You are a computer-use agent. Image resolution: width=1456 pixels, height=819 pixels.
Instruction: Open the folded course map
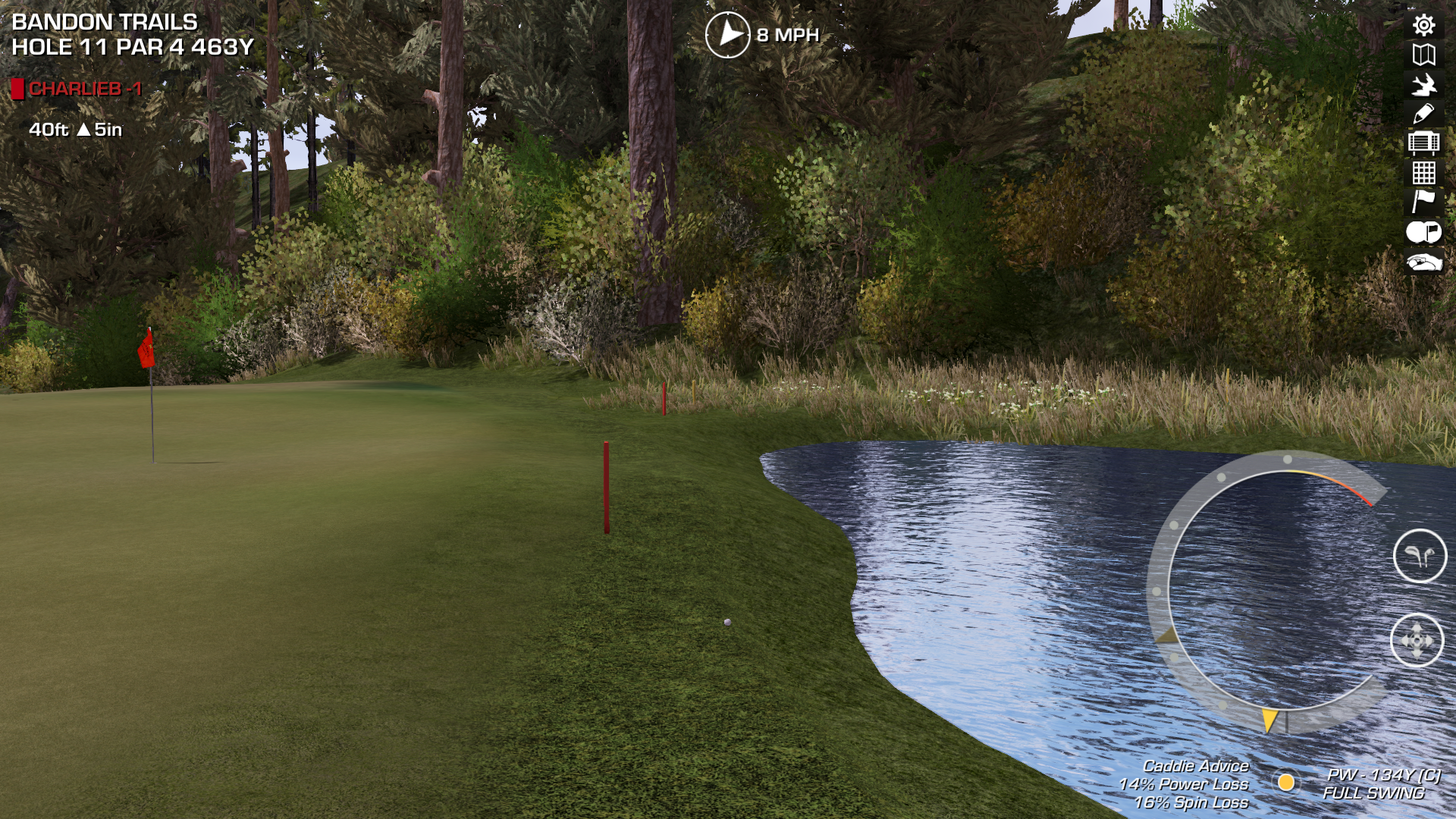(1423, 55)
